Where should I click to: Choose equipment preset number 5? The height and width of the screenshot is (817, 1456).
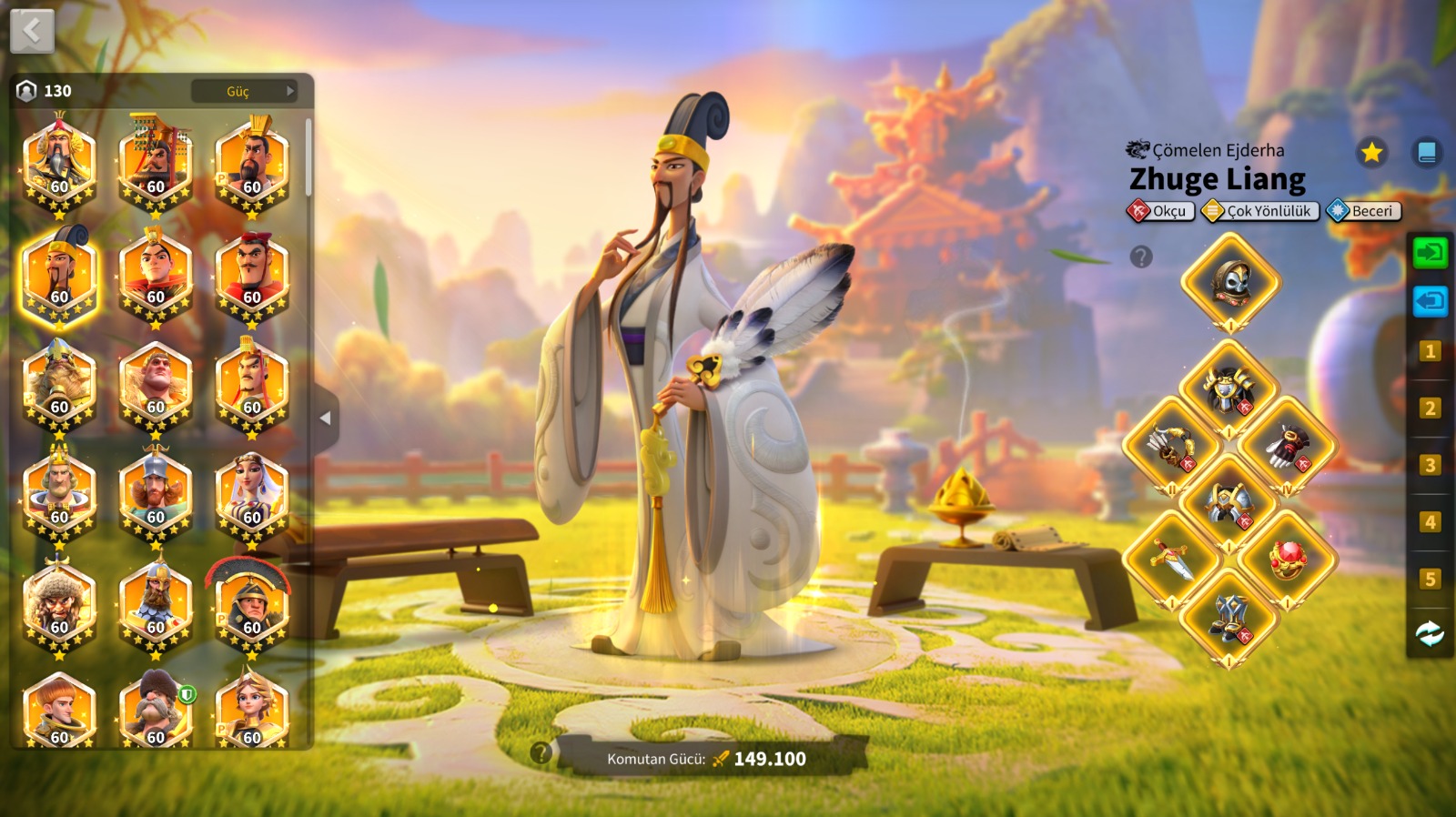[1430, 579]
